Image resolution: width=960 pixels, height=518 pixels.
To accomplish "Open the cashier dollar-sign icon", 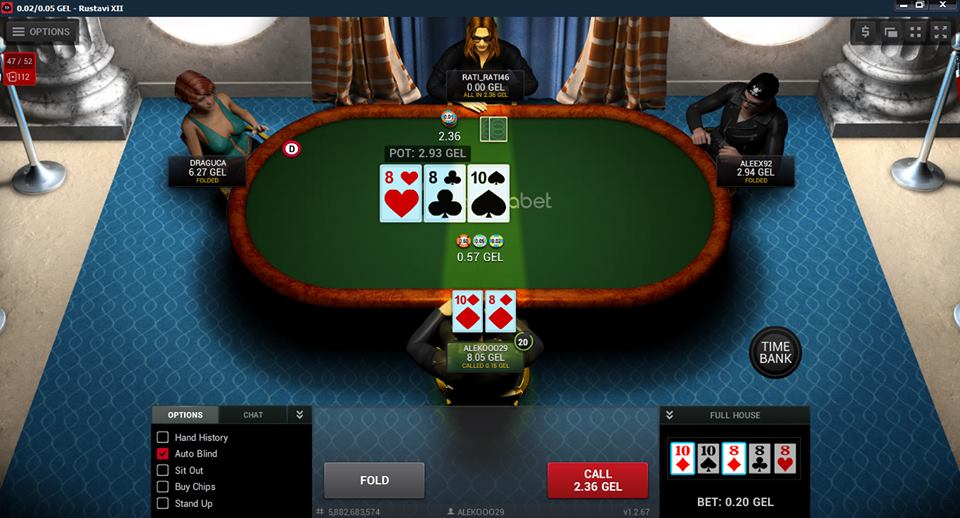I will coord(866,32).
